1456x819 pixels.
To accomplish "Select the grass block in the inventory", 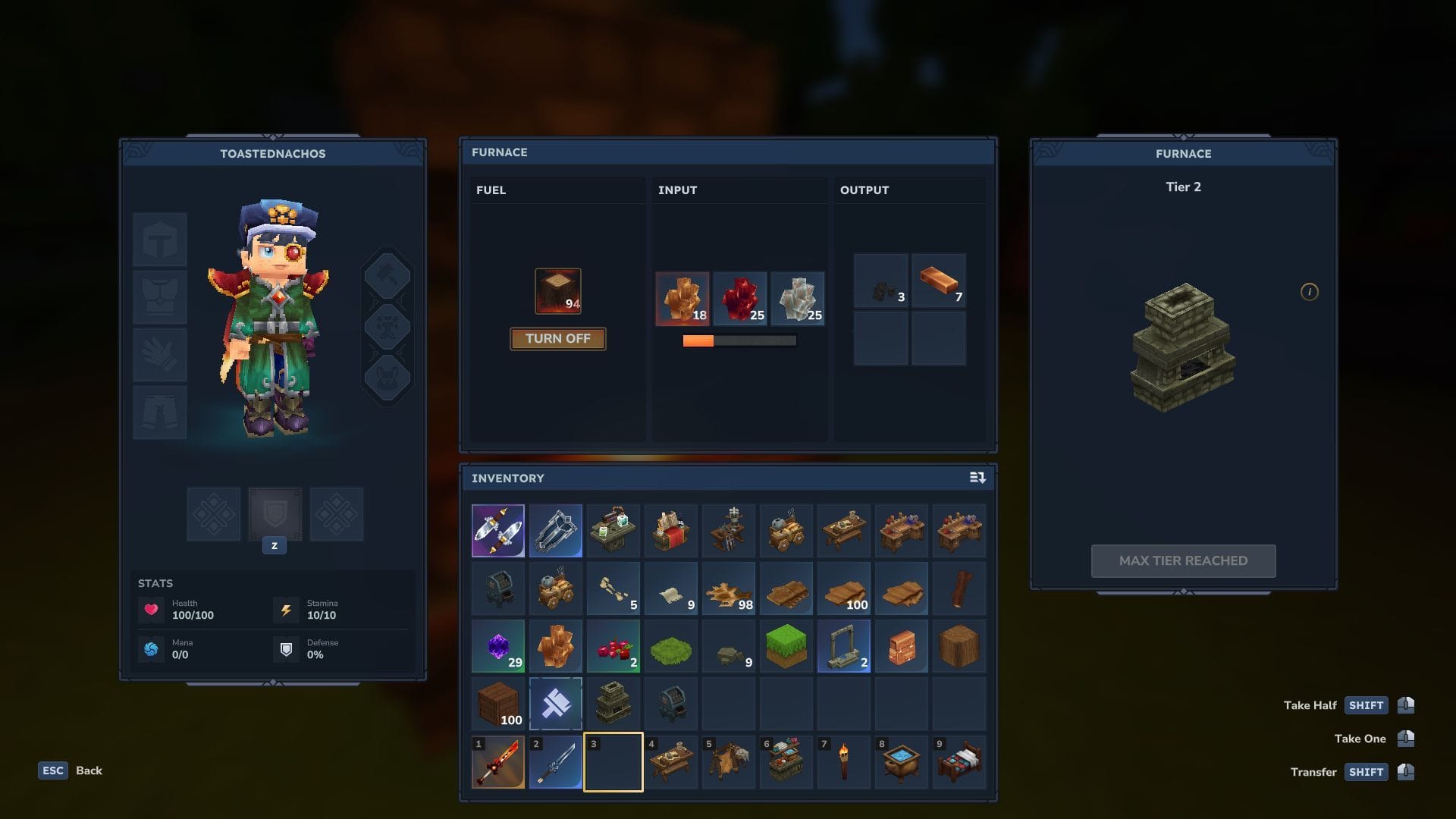I will pos(786,645).
